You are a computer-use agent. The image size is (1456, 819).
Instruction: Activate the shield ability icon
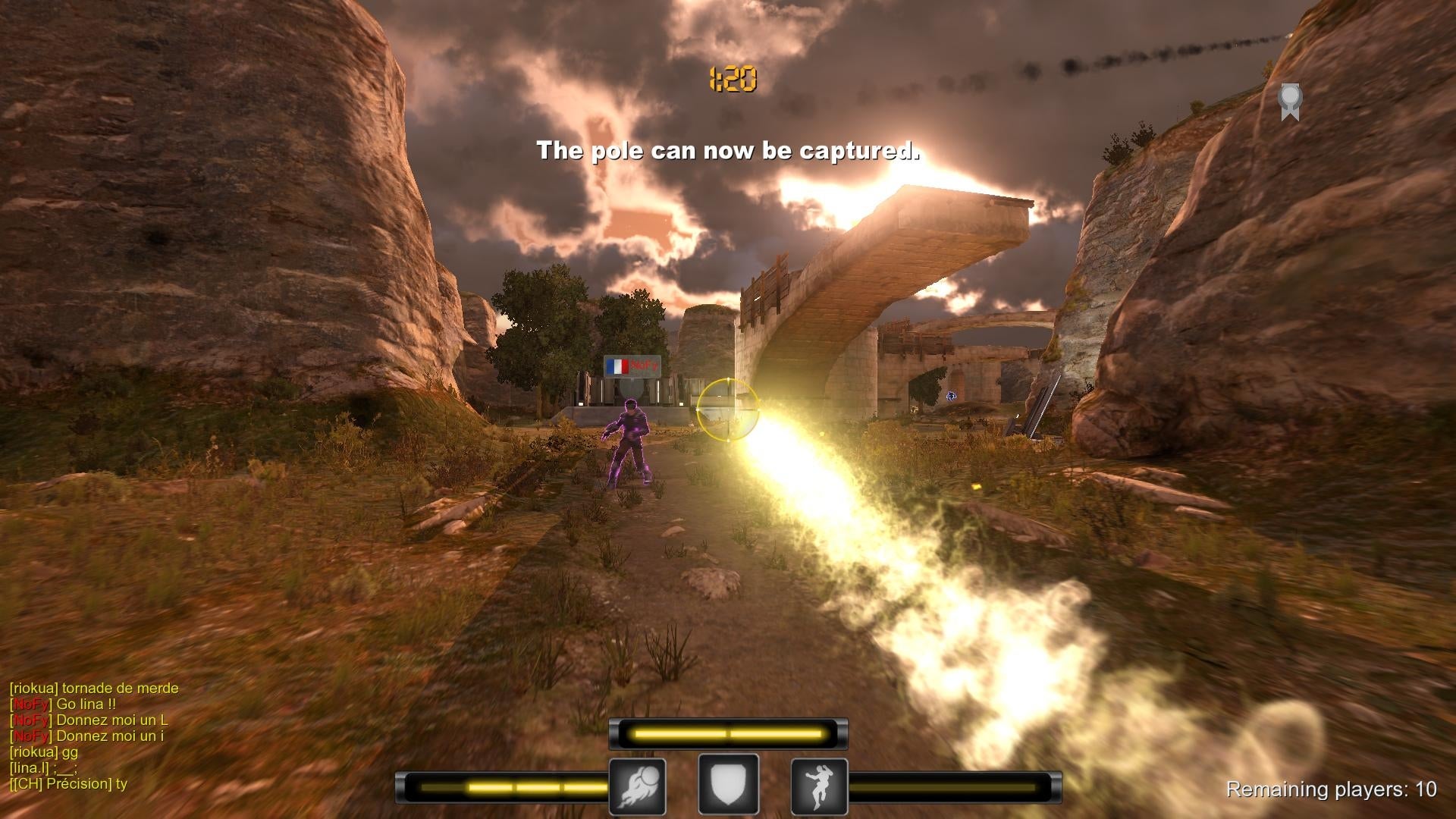pyautogui.click(x=727, y=785)
